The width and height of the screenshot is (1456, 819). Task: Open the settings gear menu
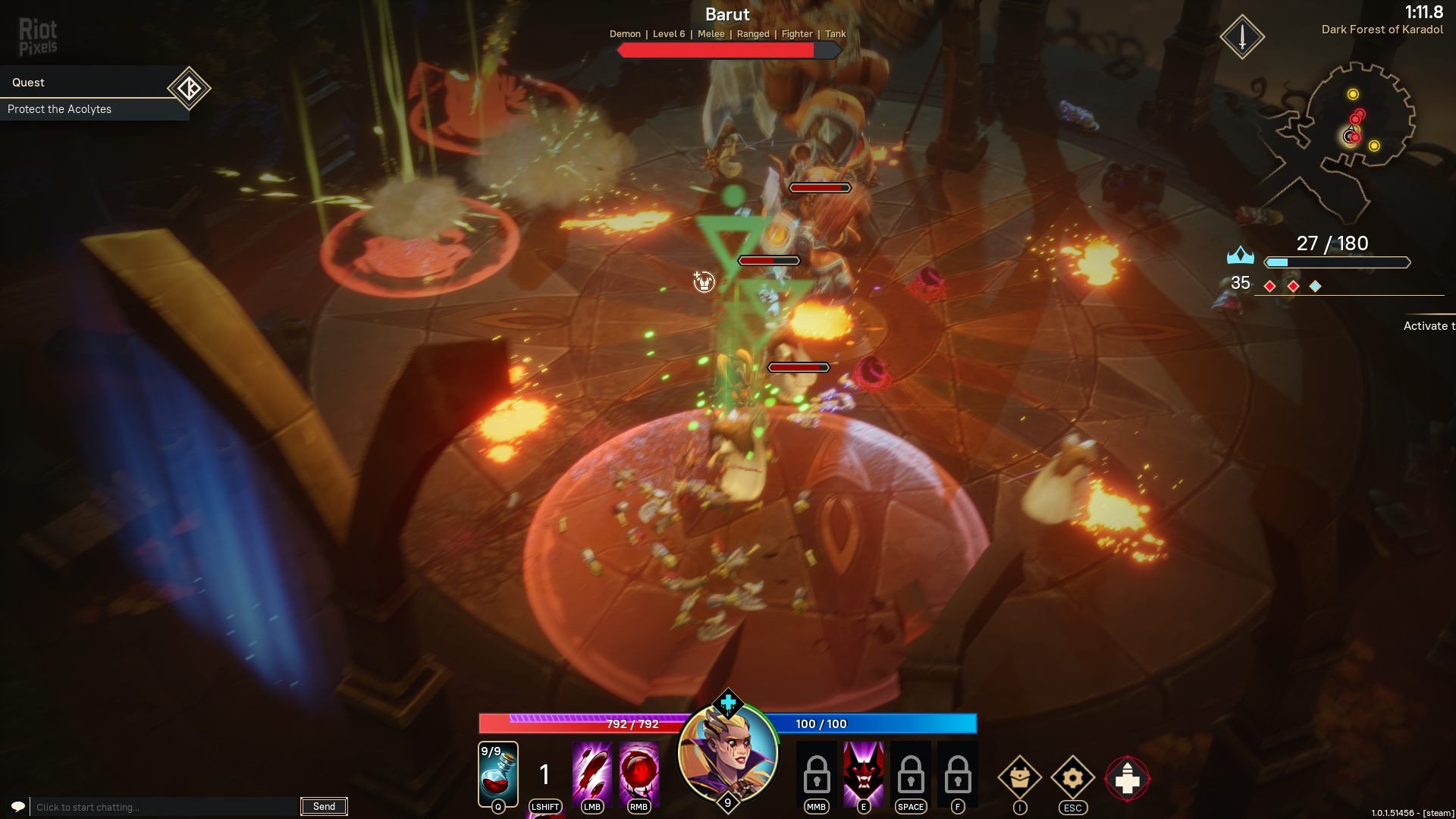(1072, 777)
